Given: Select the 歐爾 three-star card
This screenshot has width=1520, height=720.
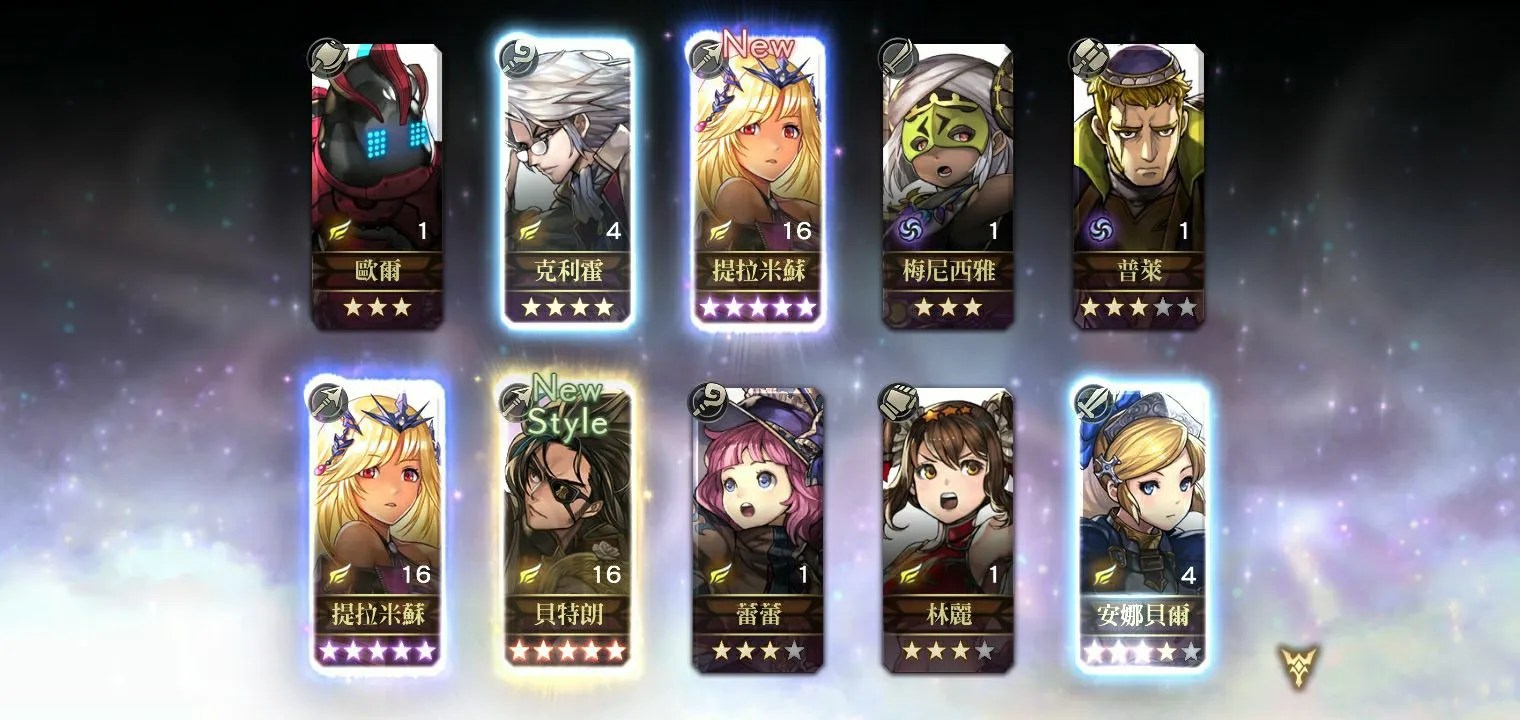Looking at the screenshot, I should coord(377,185).
